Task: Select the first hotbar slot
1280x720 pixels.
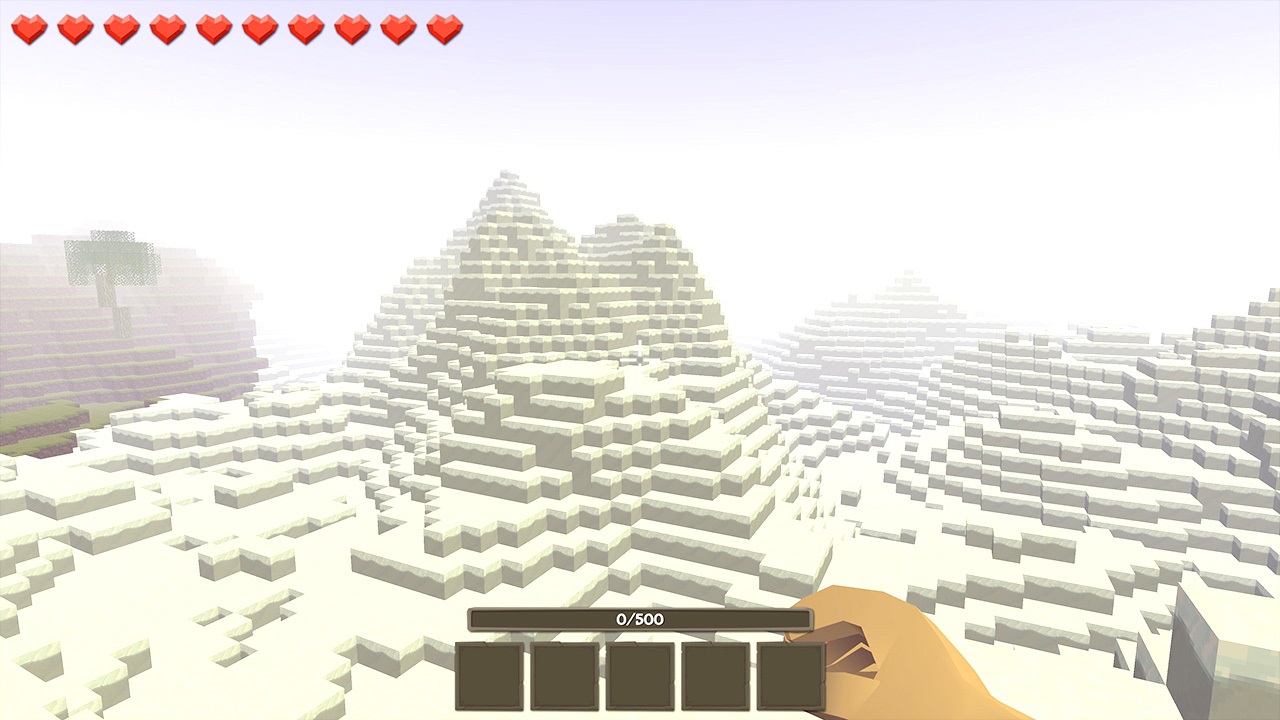Action: pyautogui.click(x=487, y=677)
